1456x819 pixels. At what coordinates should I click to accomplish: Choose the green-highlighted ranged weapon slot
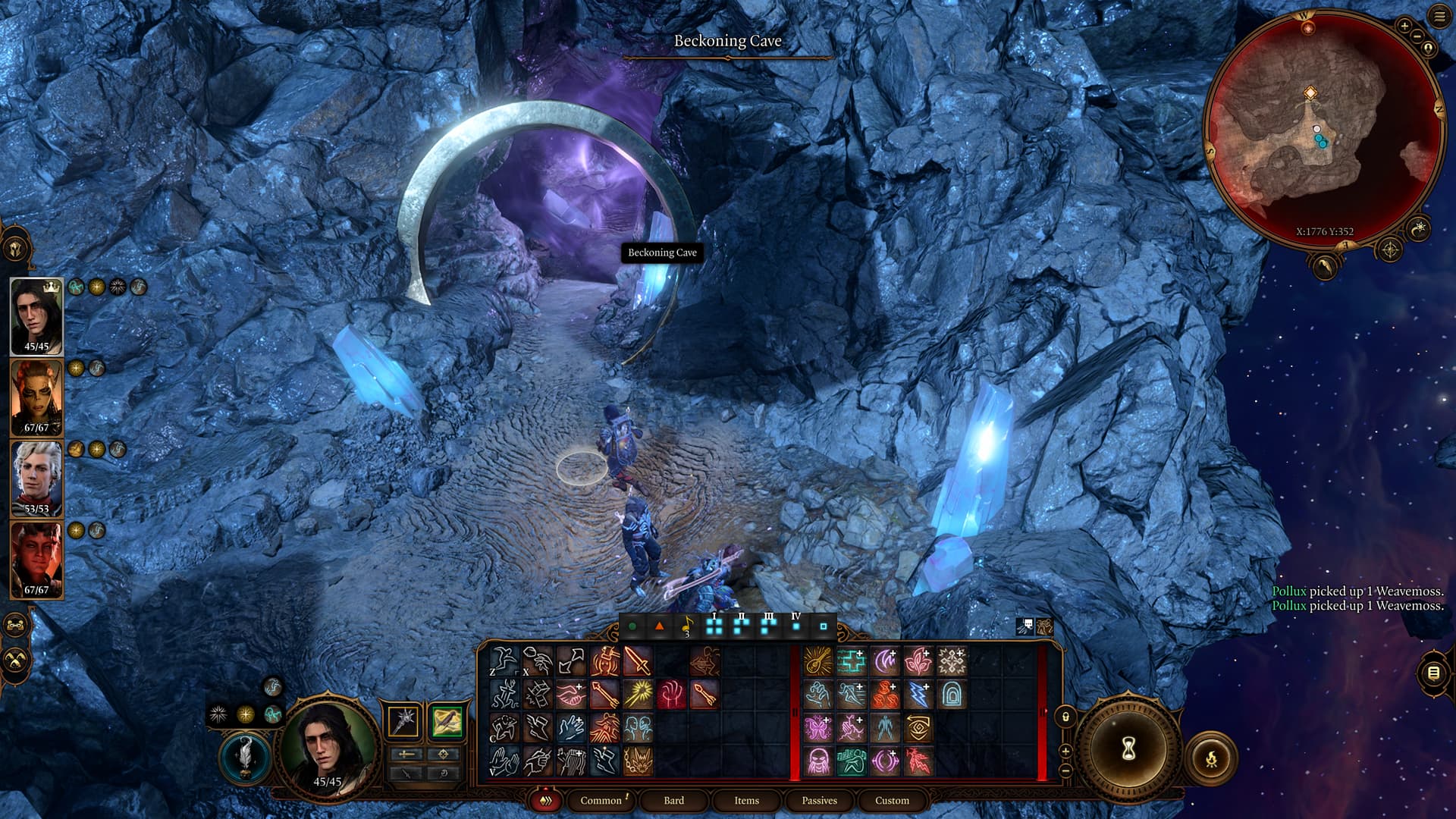point(447,720)
